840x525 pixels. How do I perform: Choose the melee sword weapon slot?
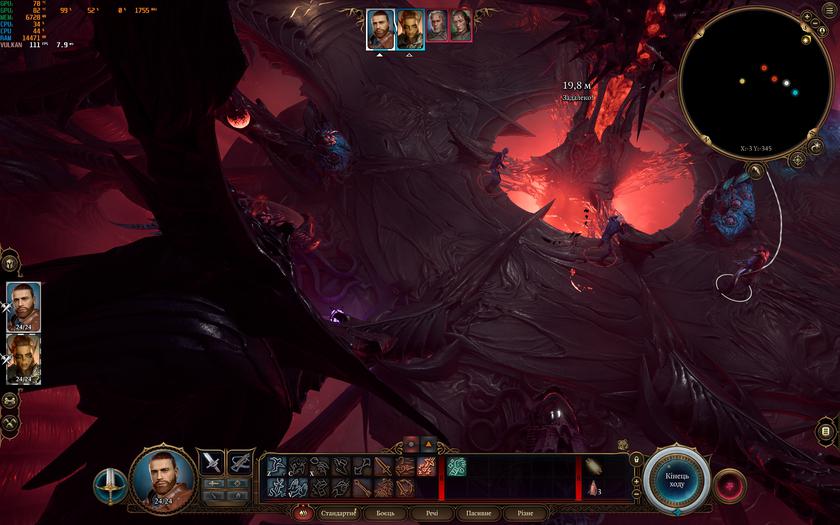[x=212, y=461]
